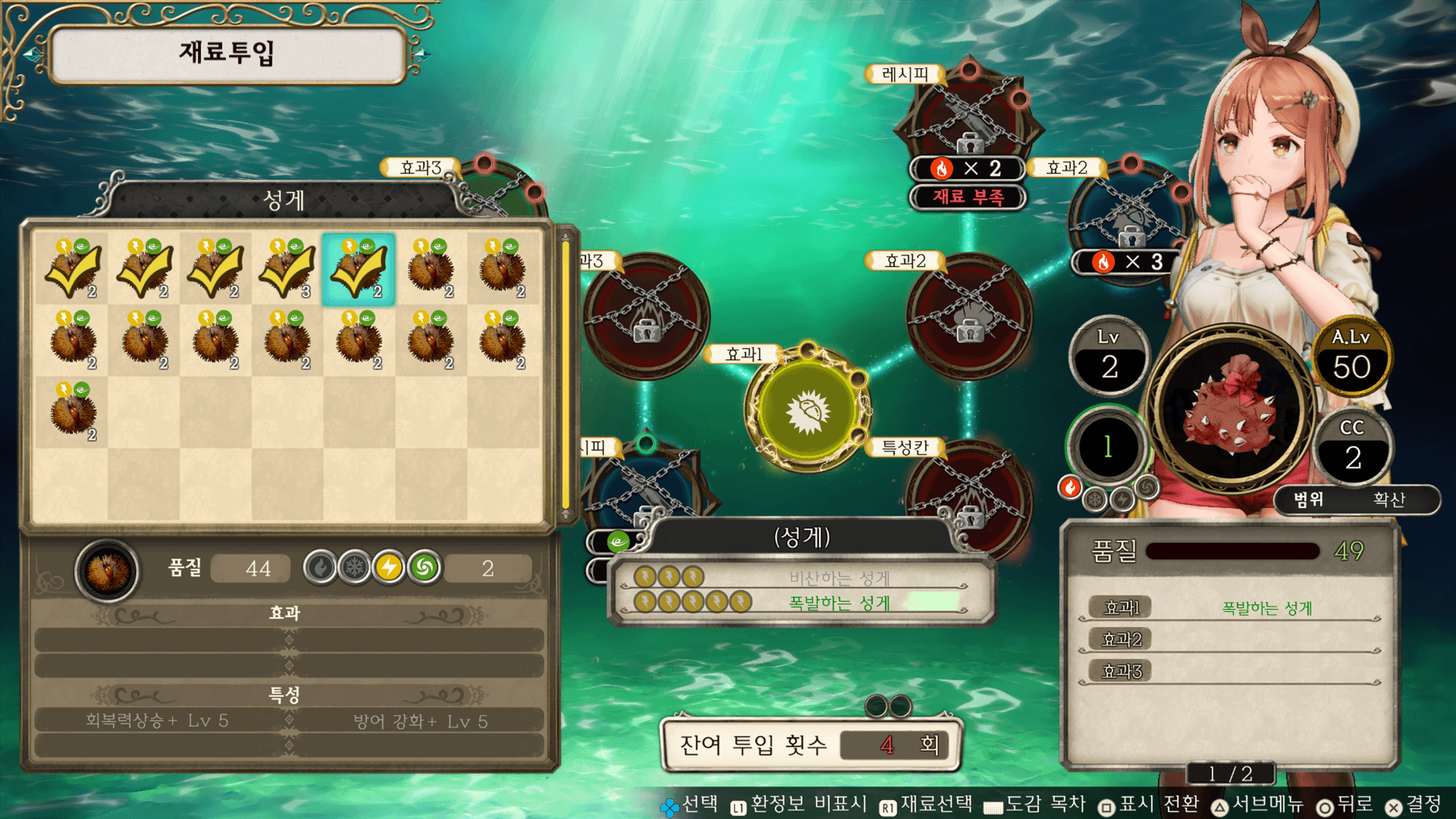Viewport: 1456px width, 819px height.
Task: Click the snowflake ice element icon beside 품질 44
Action: [354, 567]
